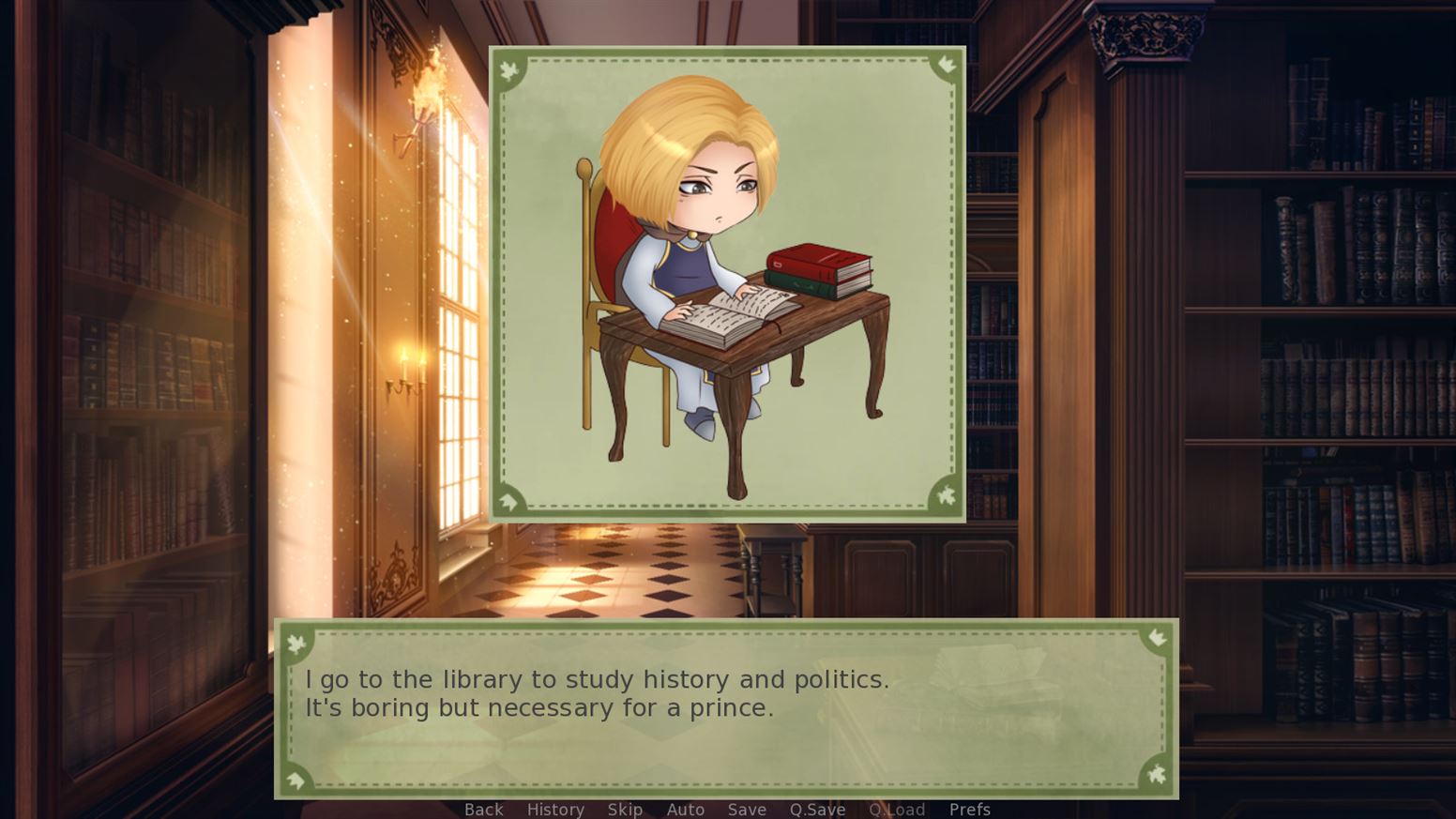Open the dialogue History log

click(x=555, y=809)
